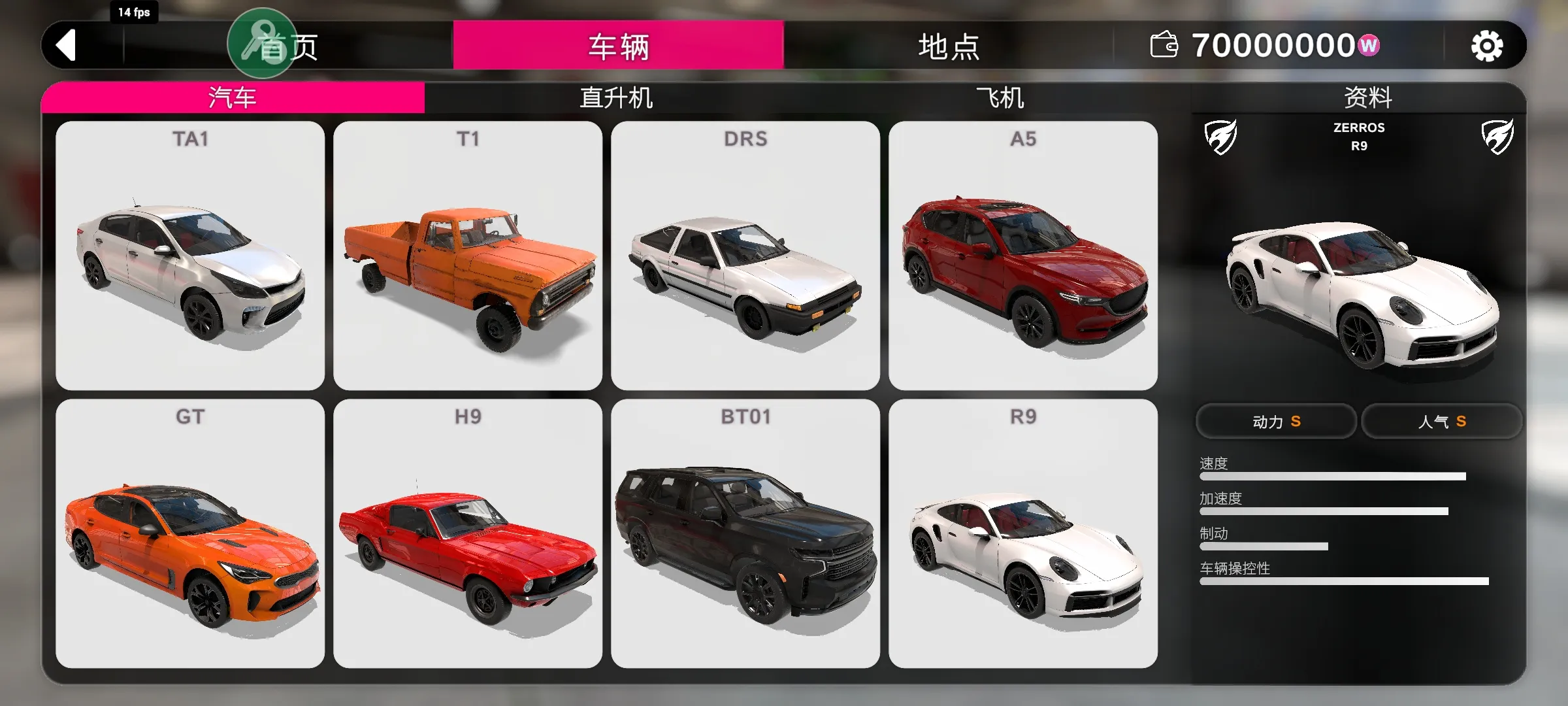Switch to the 直升机 helicopter category
Image resolution: width=1568 pixels, height=706 pixels.
point(615,98)
